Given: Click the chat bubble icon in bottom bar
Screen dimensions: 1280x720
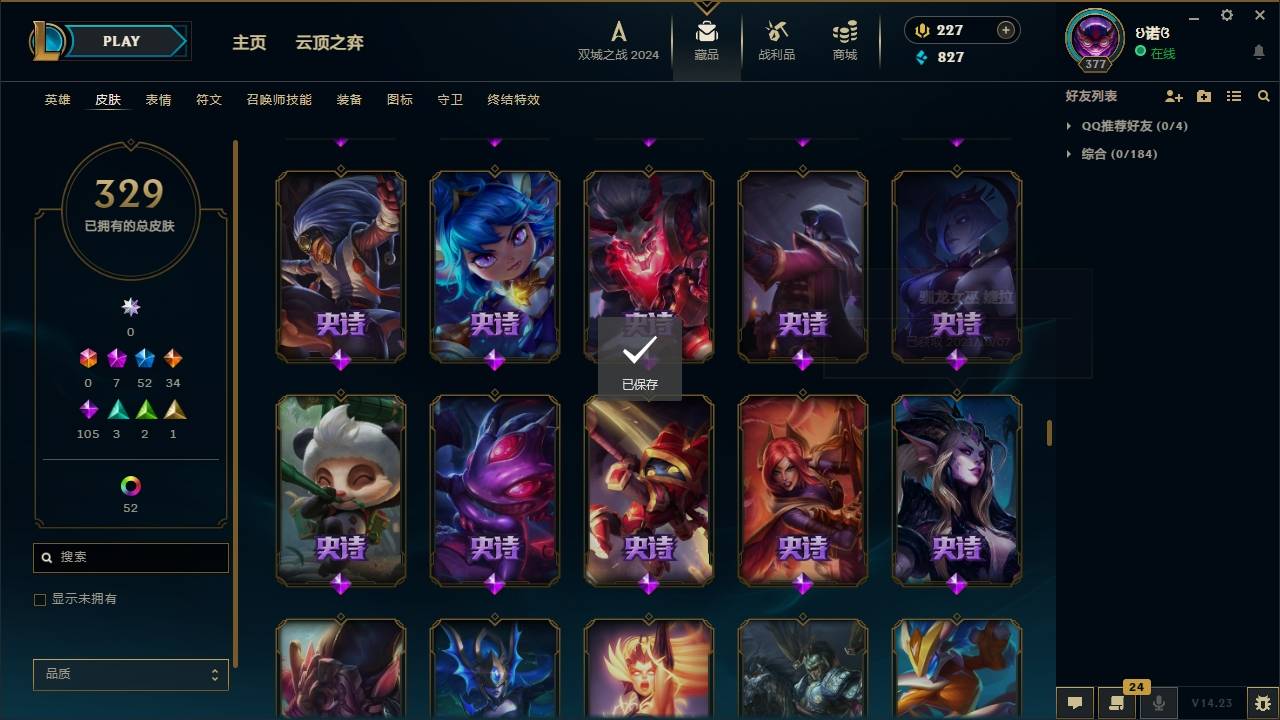Looking at the screenshot, I should coord(1074,703).
